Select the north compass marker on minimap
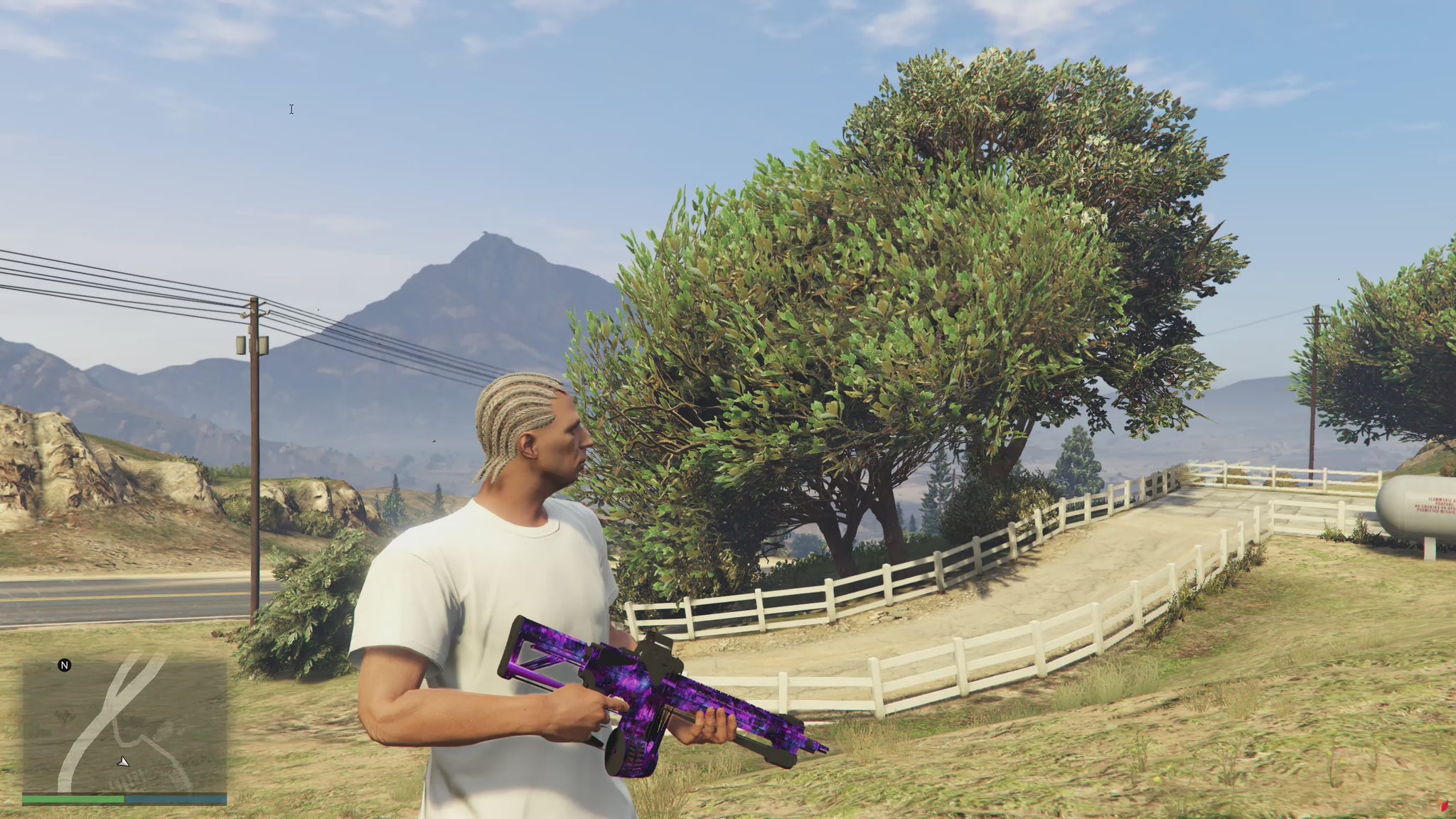1456x819 pixels. click(65, 665)
